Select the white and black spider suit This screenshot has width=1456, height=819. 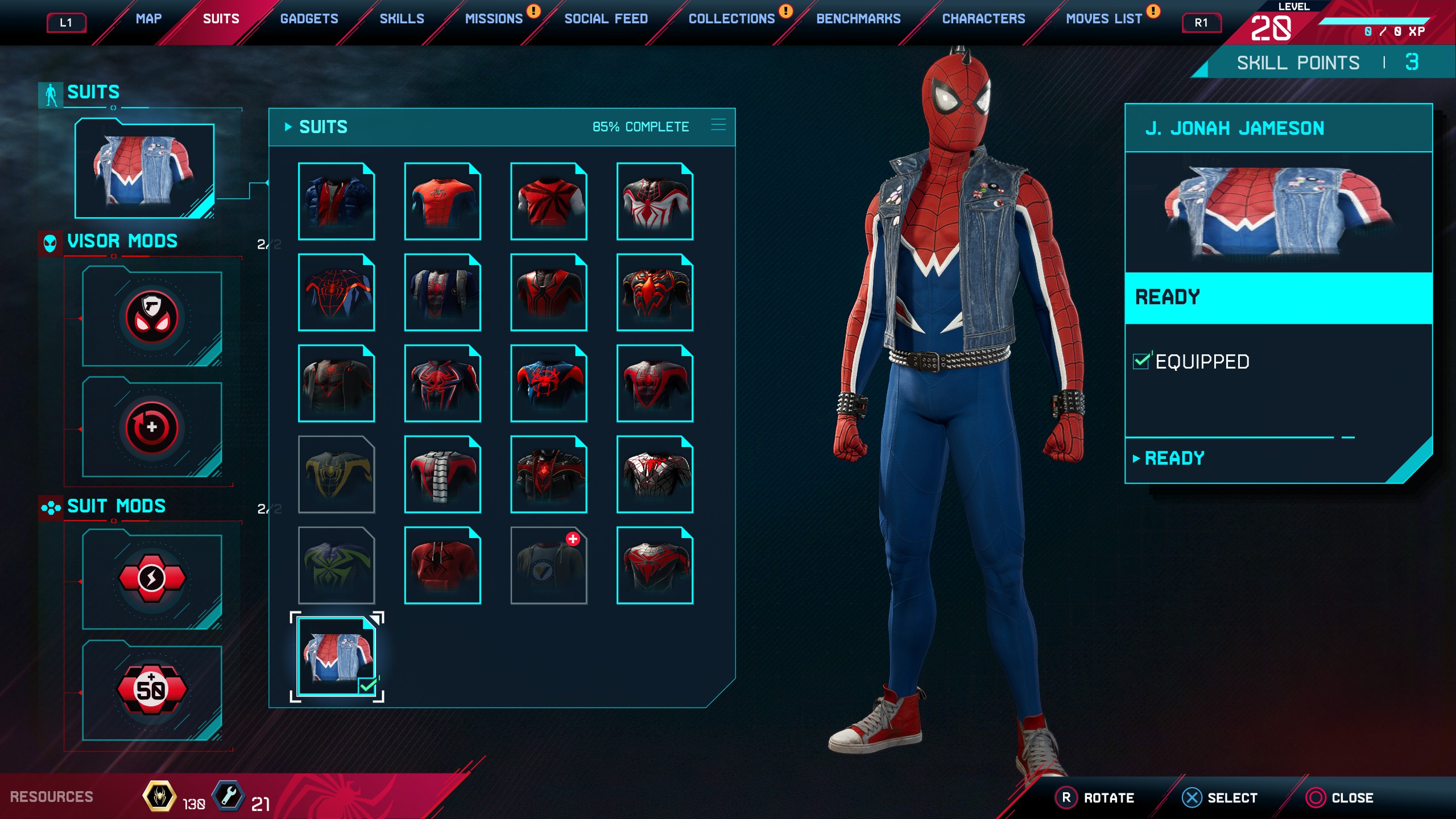point(655,201)
